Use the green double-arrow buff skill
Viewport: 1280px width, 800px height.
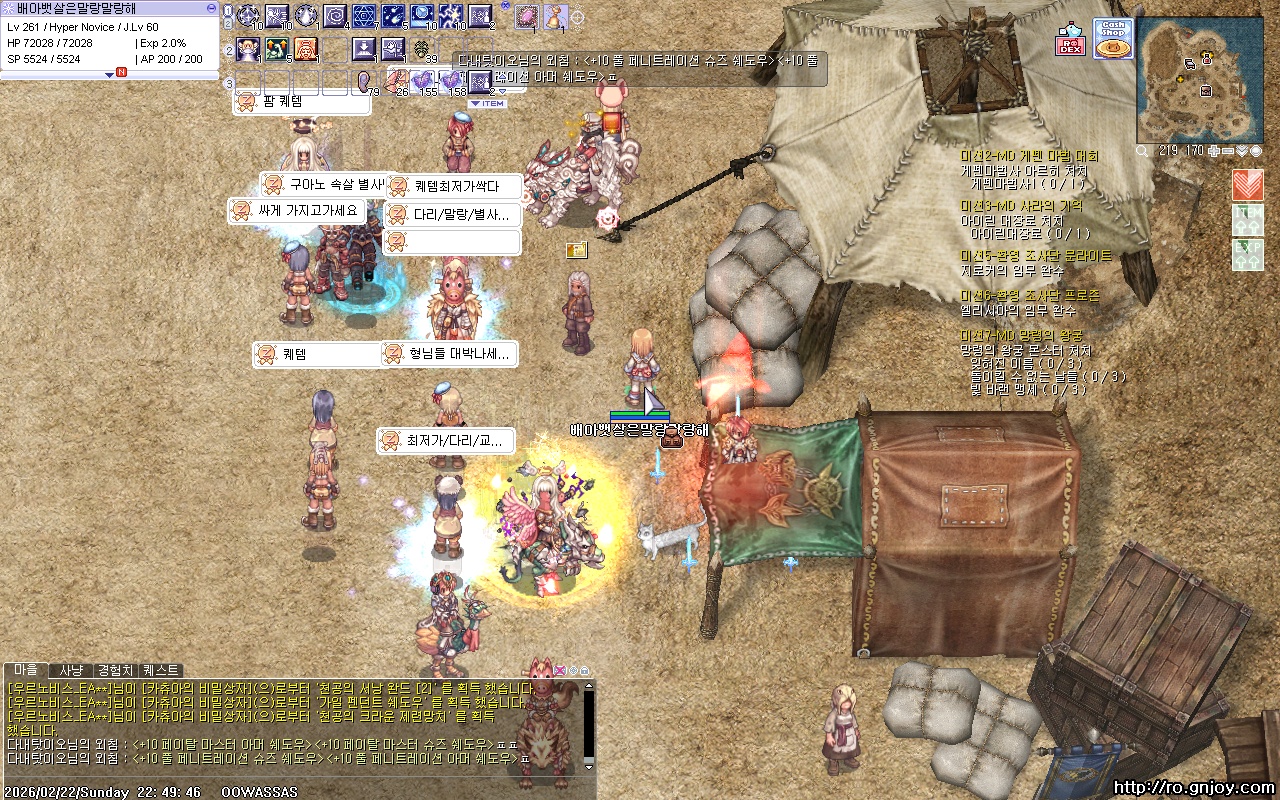(277, 48)
